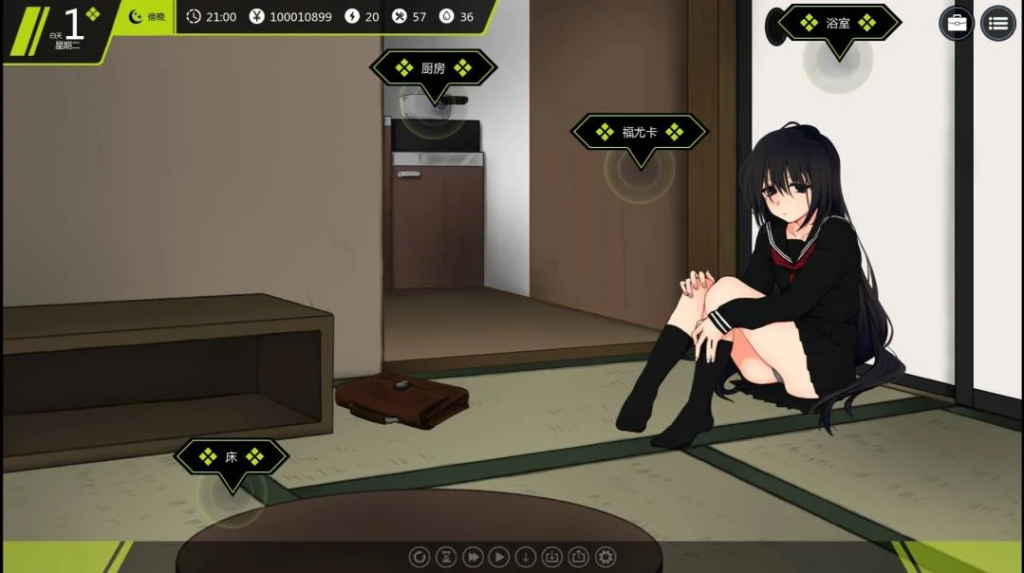Open the save game icon
1024x573 pixels.
[552, 556]
